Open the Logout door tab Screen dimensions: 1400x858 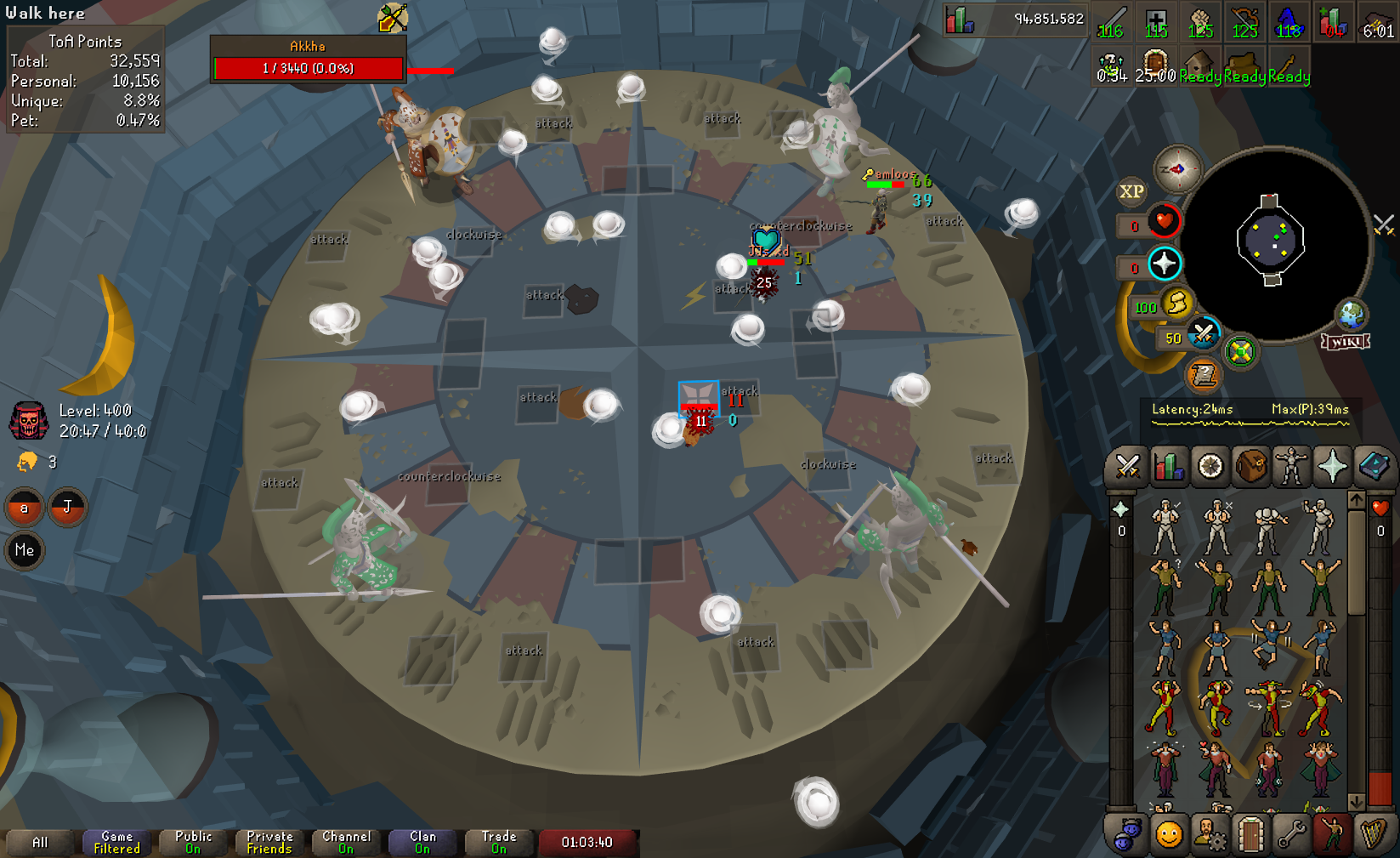(x=1250, y=835)
